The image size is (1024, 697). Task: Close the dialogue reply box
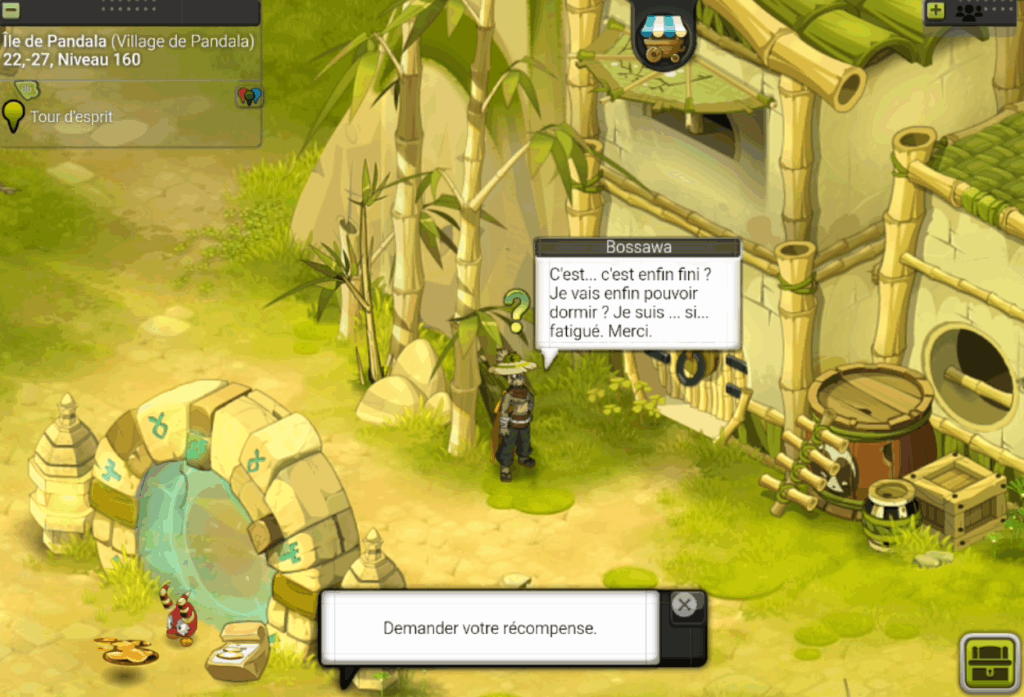click(x=684, y=605)
